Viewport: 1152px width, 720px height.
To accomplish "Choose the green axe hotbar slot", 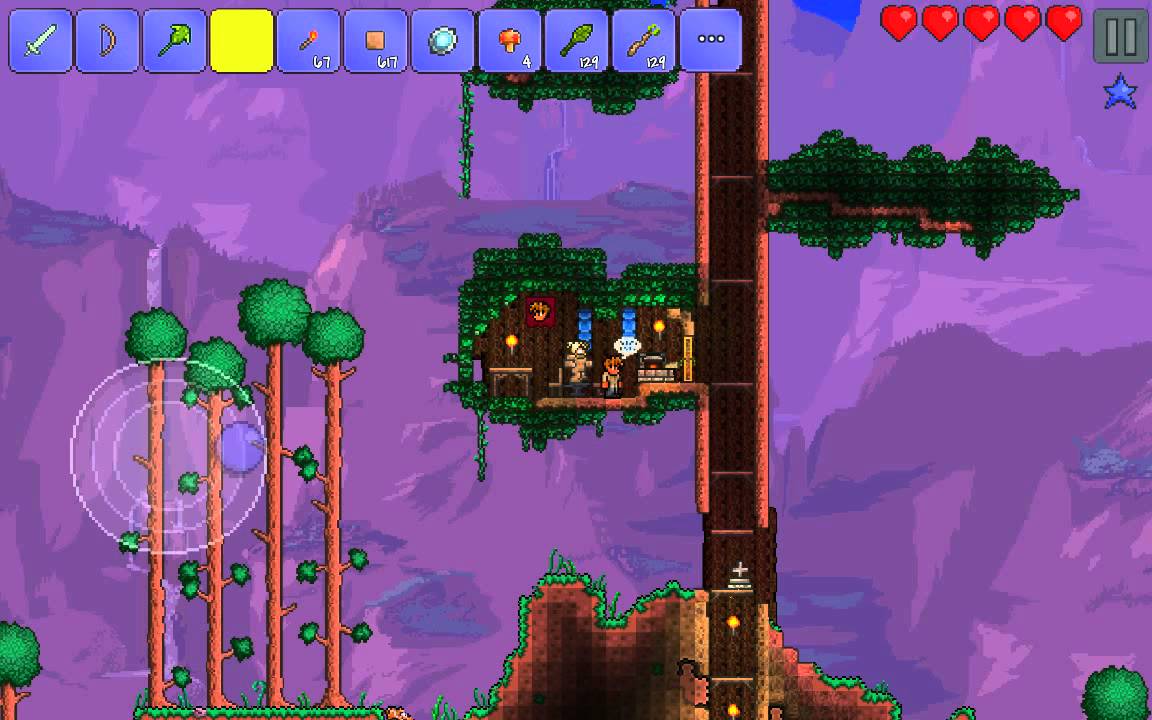I will click(175, 41).
